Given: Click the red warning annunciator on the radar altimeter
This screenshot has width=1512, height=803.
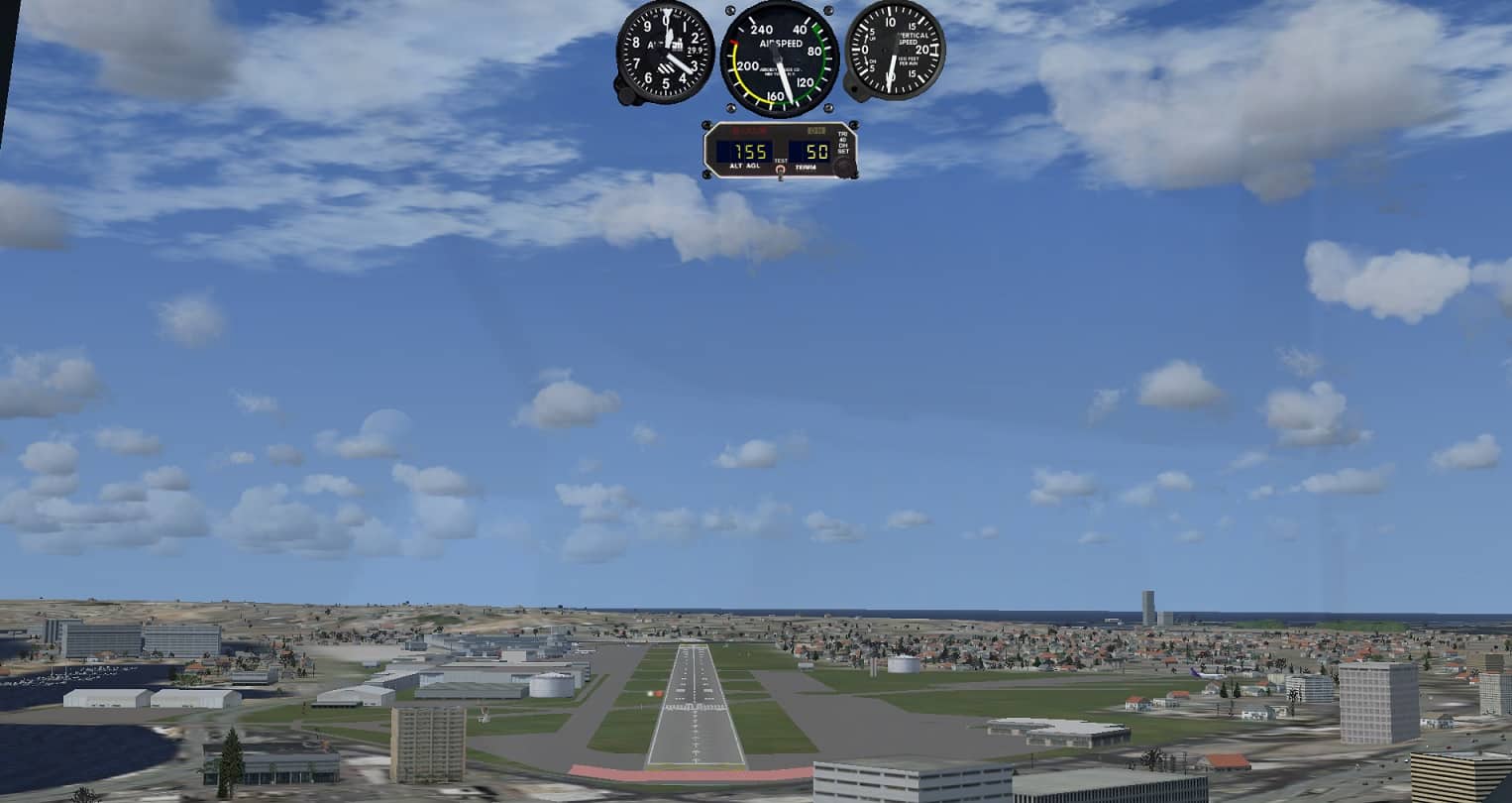Looking at the screenshot, I should [748, 130].
